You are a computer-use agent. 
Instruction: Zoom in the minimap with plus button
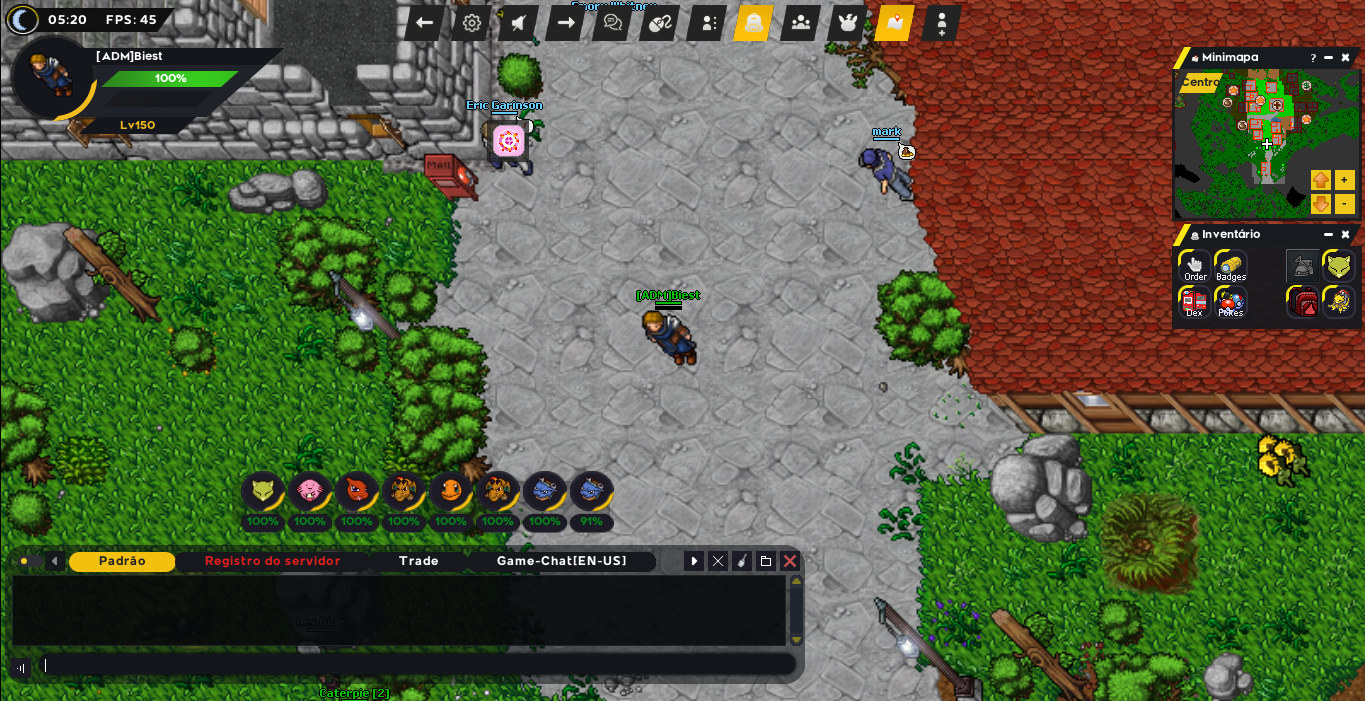[1344, 180]
